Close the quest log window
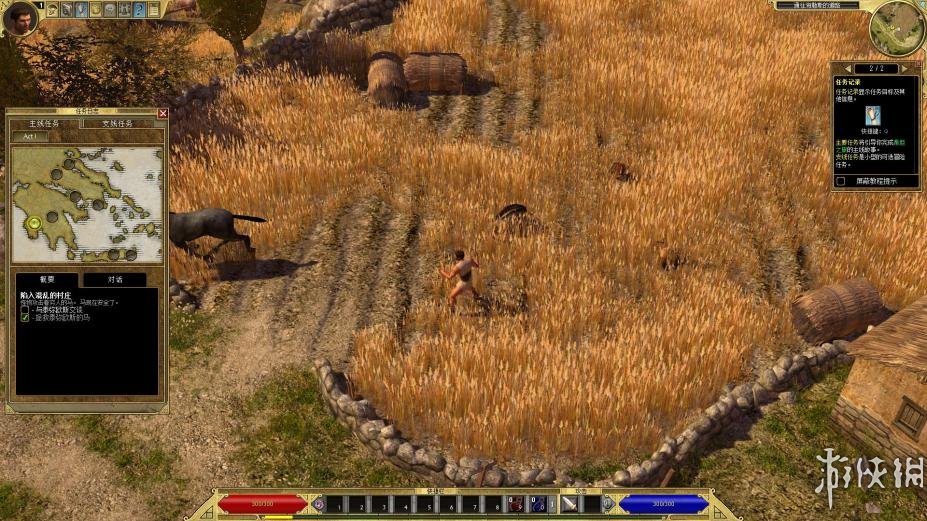The image size is (927, 521). tap(163, 113)
